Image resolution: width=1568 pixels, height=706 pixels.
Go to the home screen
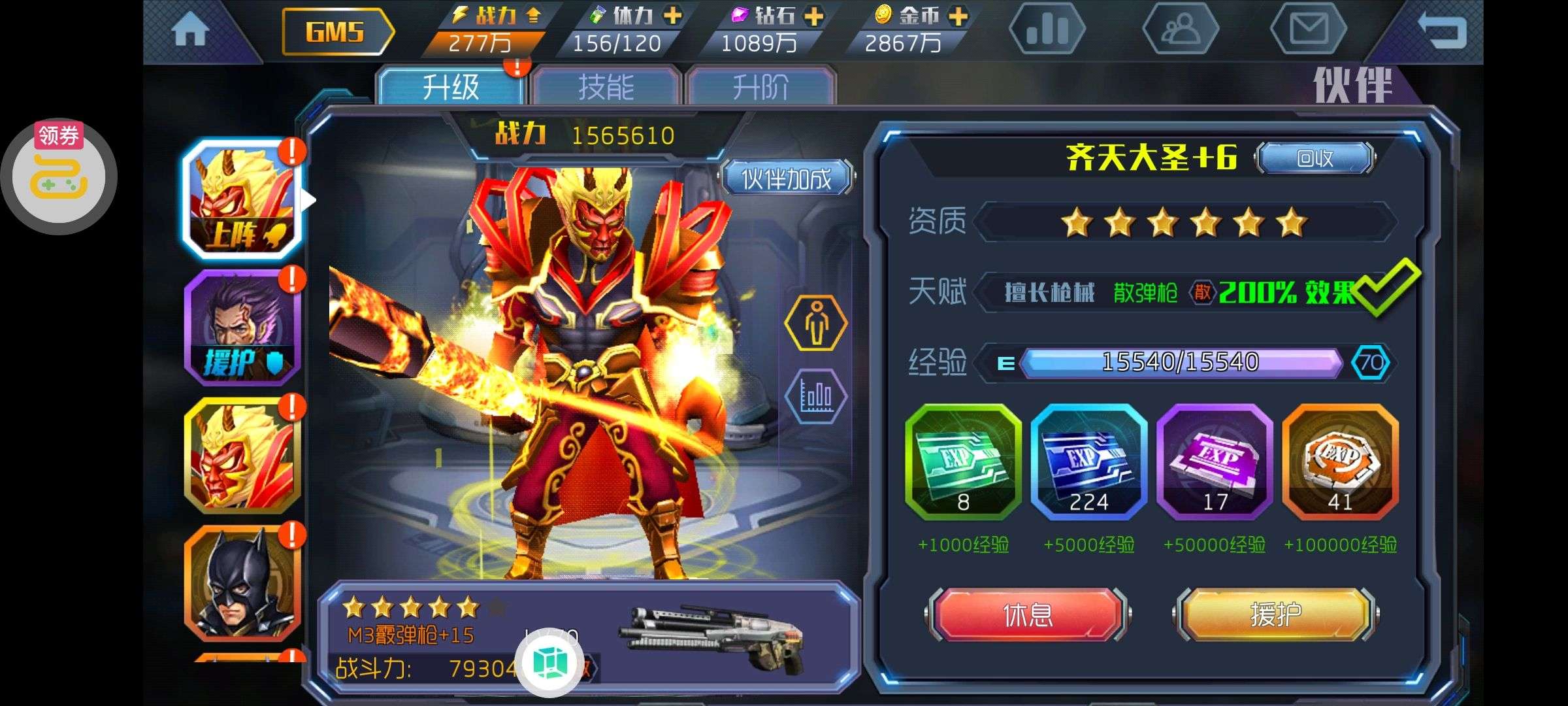pos(190,31)
